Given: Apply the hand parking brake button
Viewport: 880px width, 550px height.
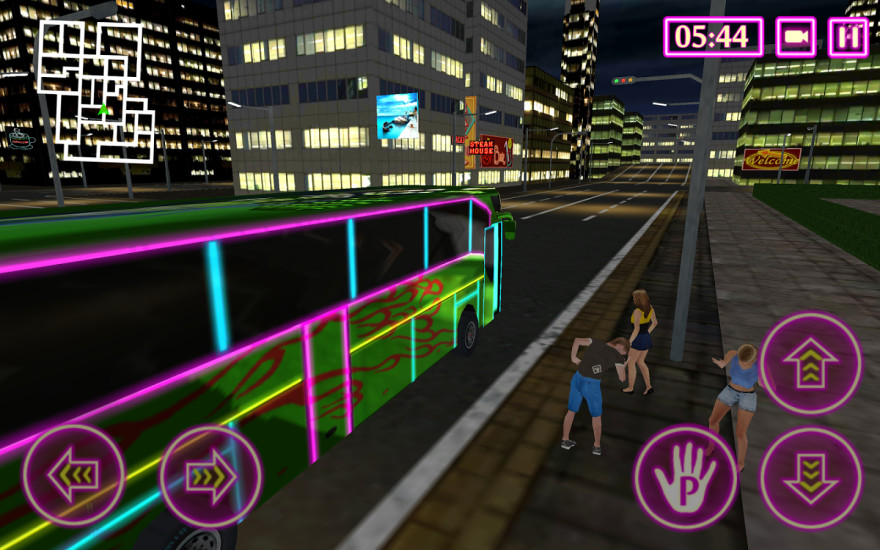Looking at the screenshot, I should (685, 477).
